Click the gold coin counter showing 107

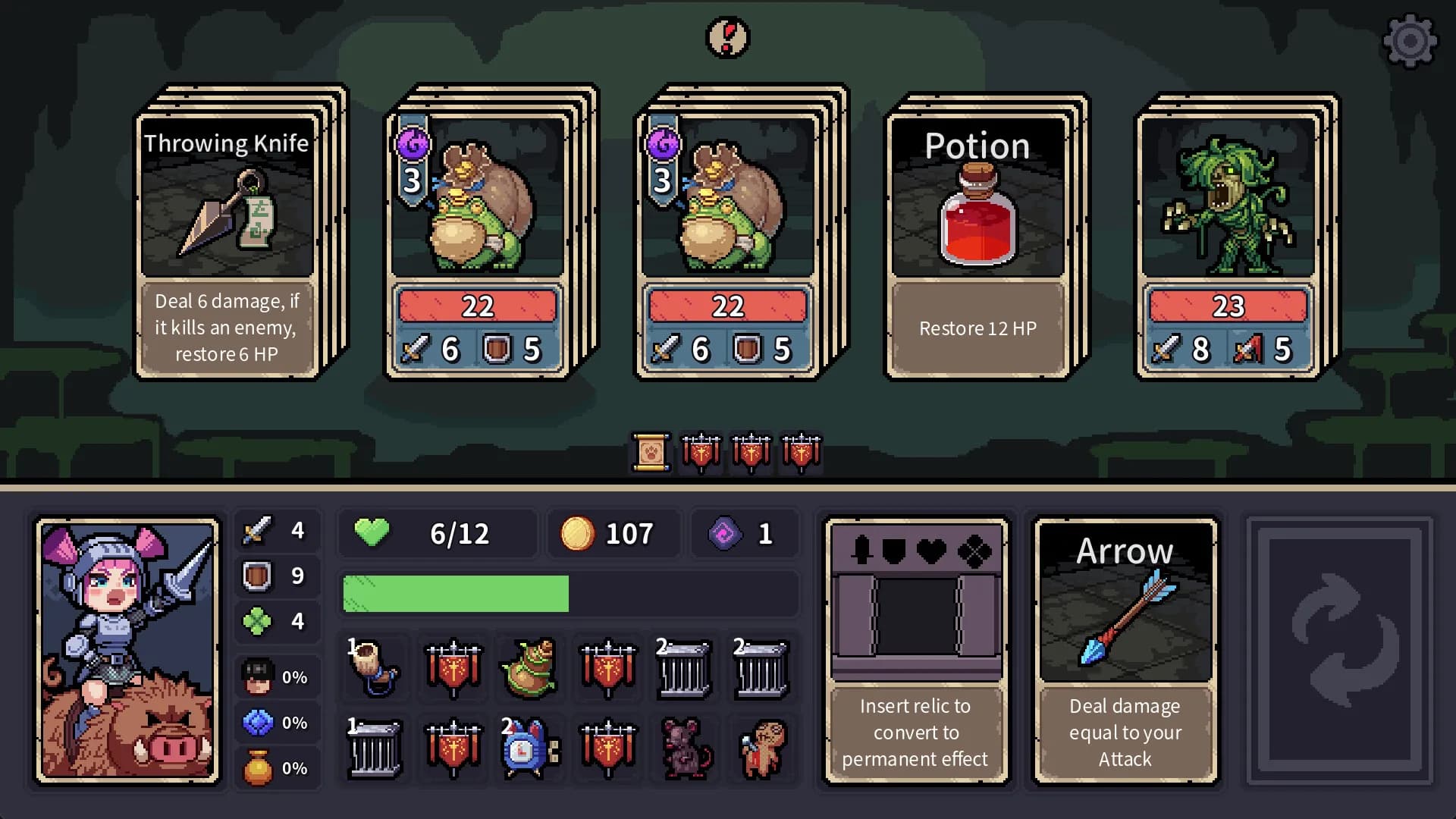pyautogui.click(x=613, y=533)
